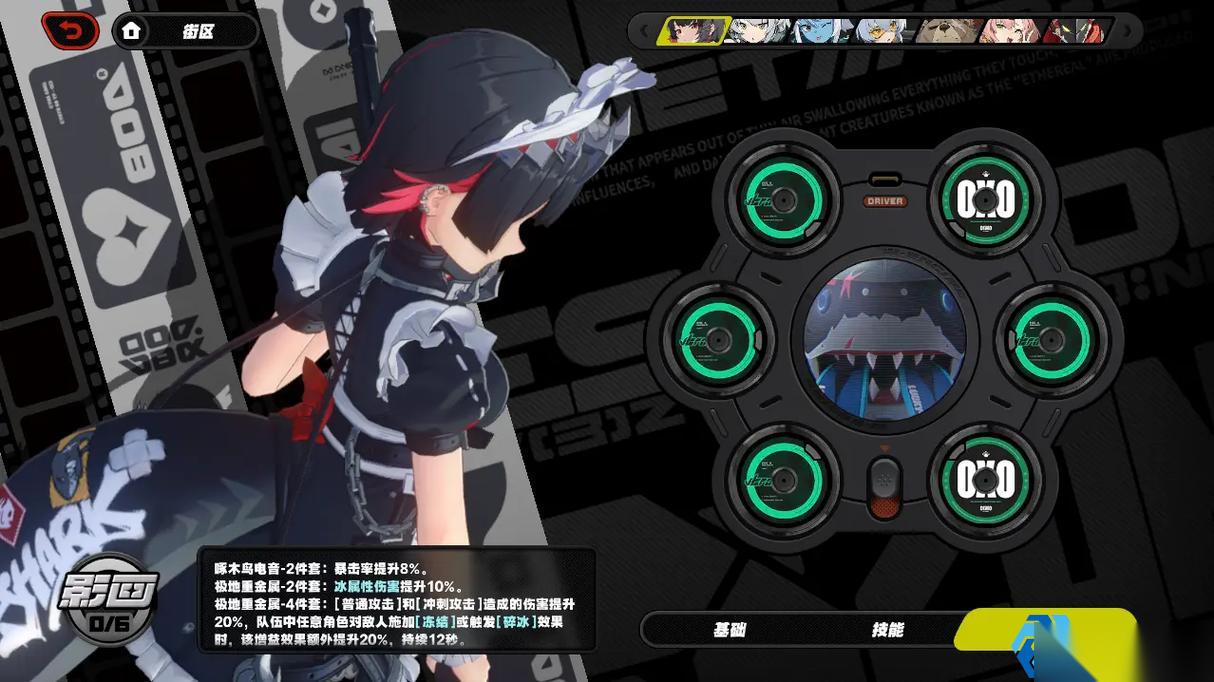The image size is (1214, 682).
Task: Choose the blue-skinned agent portrait
Action: click(822, 31)
